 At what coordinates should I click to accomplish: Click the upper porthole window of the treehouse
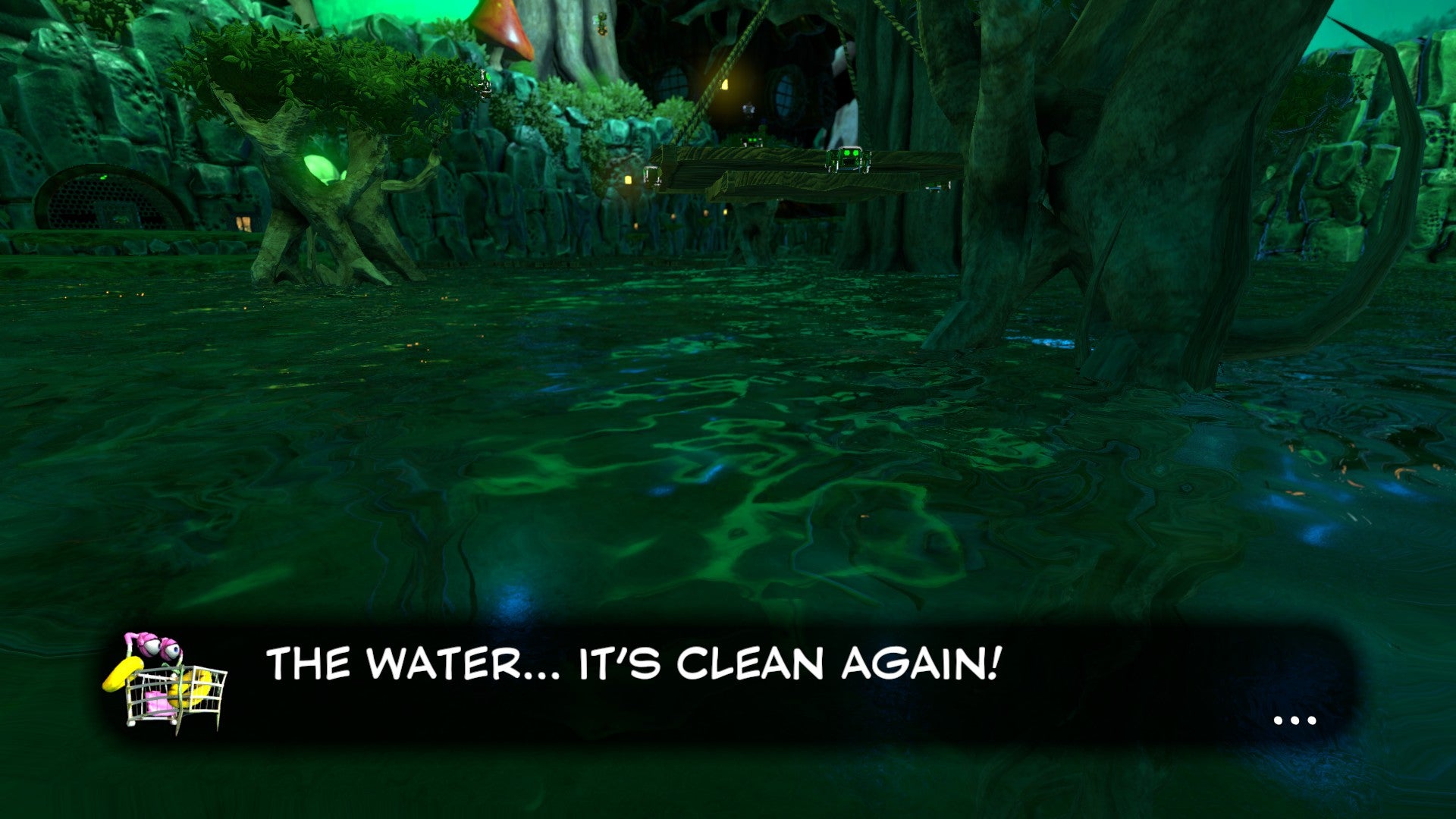click(670, 81)
